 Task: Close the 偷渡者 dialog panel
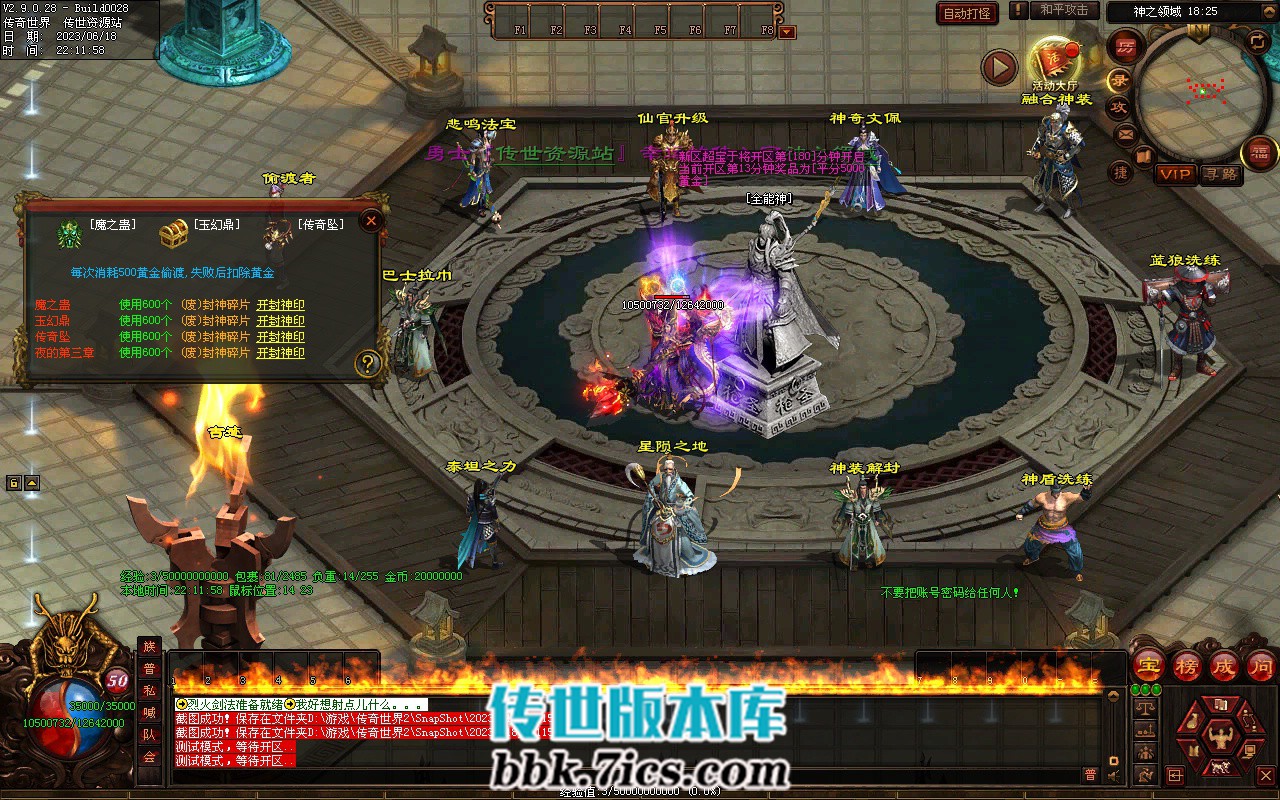click(371, 220)
